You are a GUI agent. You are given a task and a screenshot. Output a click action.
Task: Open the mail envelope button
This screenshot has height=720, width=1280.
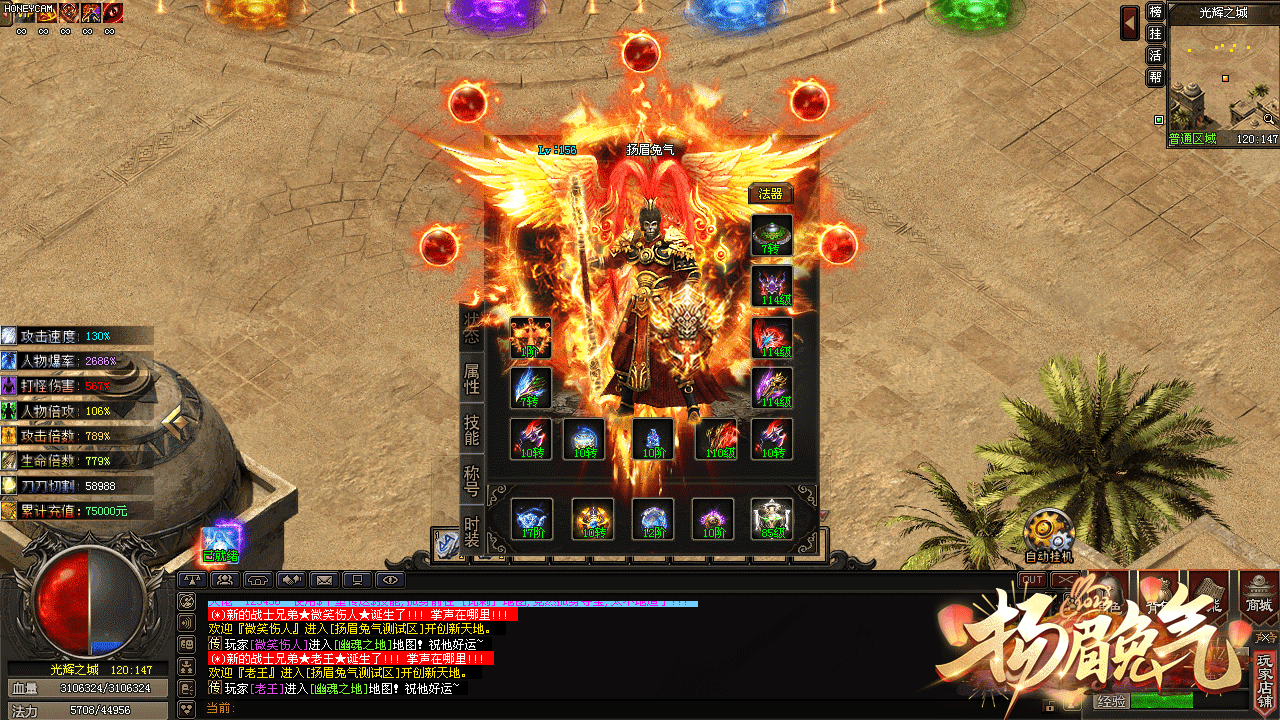[x=324, y=580]
